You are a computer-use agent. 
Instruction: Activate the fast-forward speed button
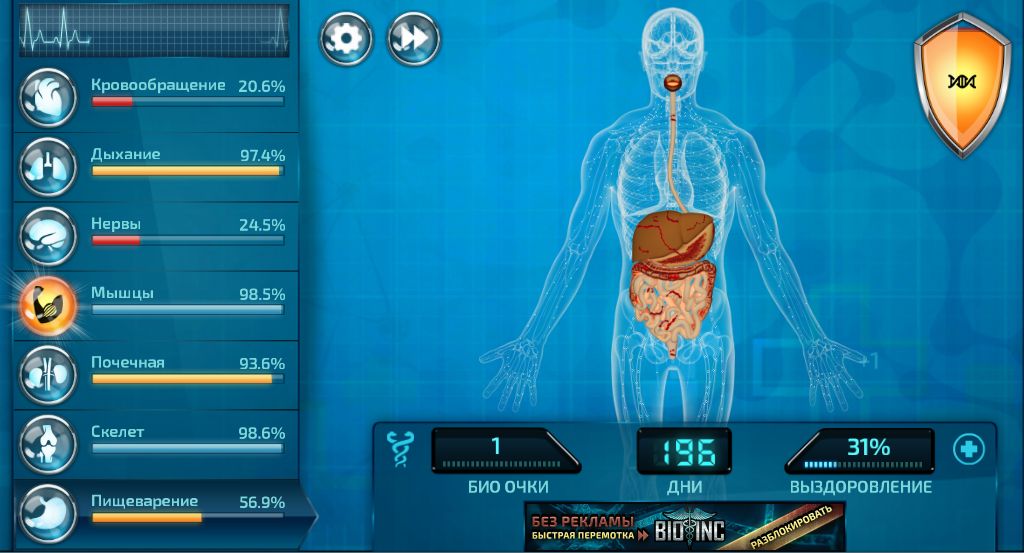[x=413, y=39]
